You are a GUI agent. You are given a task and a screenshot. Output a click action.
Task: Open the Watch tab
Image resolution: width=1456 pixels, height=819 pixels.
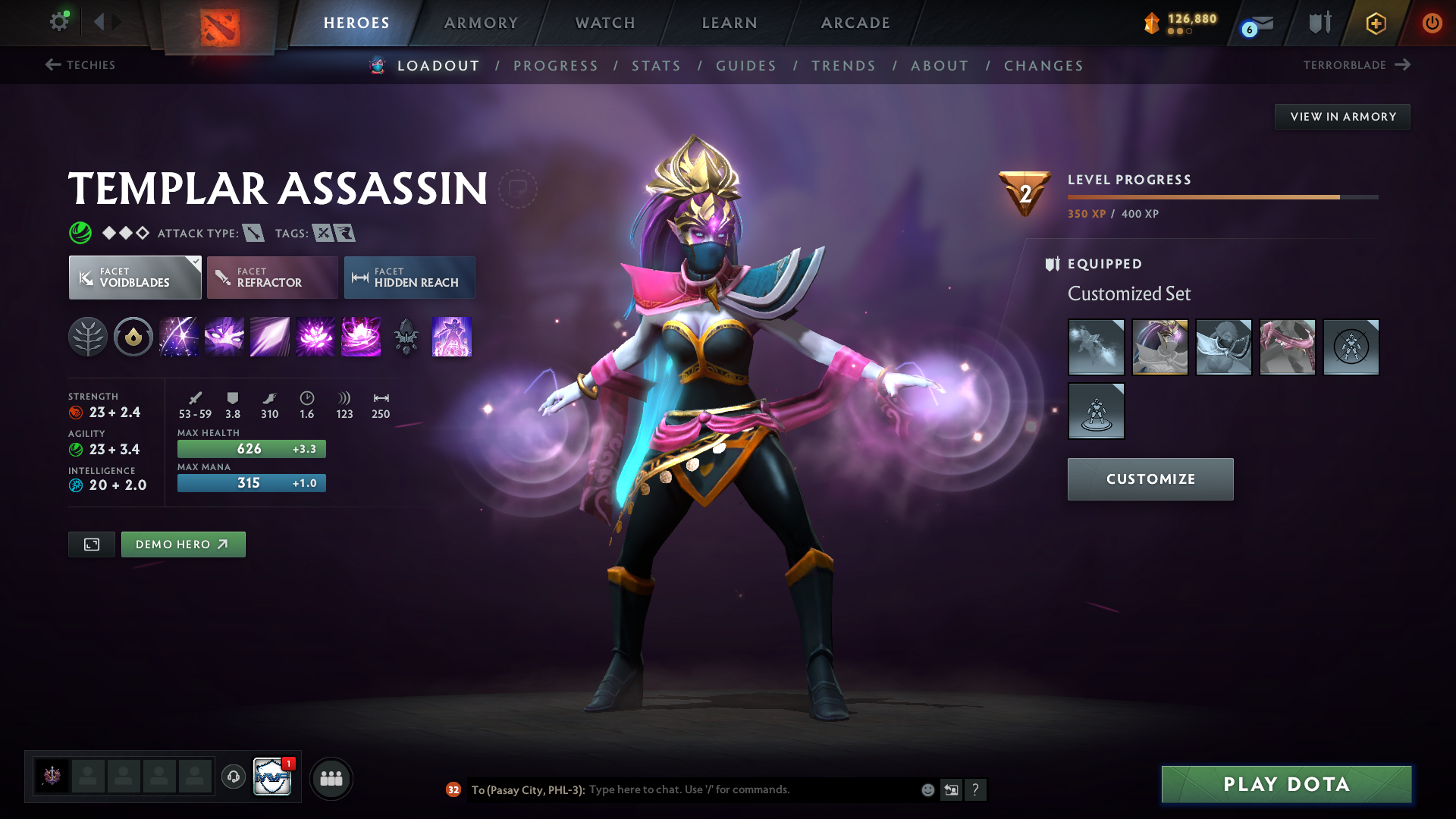point(605,23)
